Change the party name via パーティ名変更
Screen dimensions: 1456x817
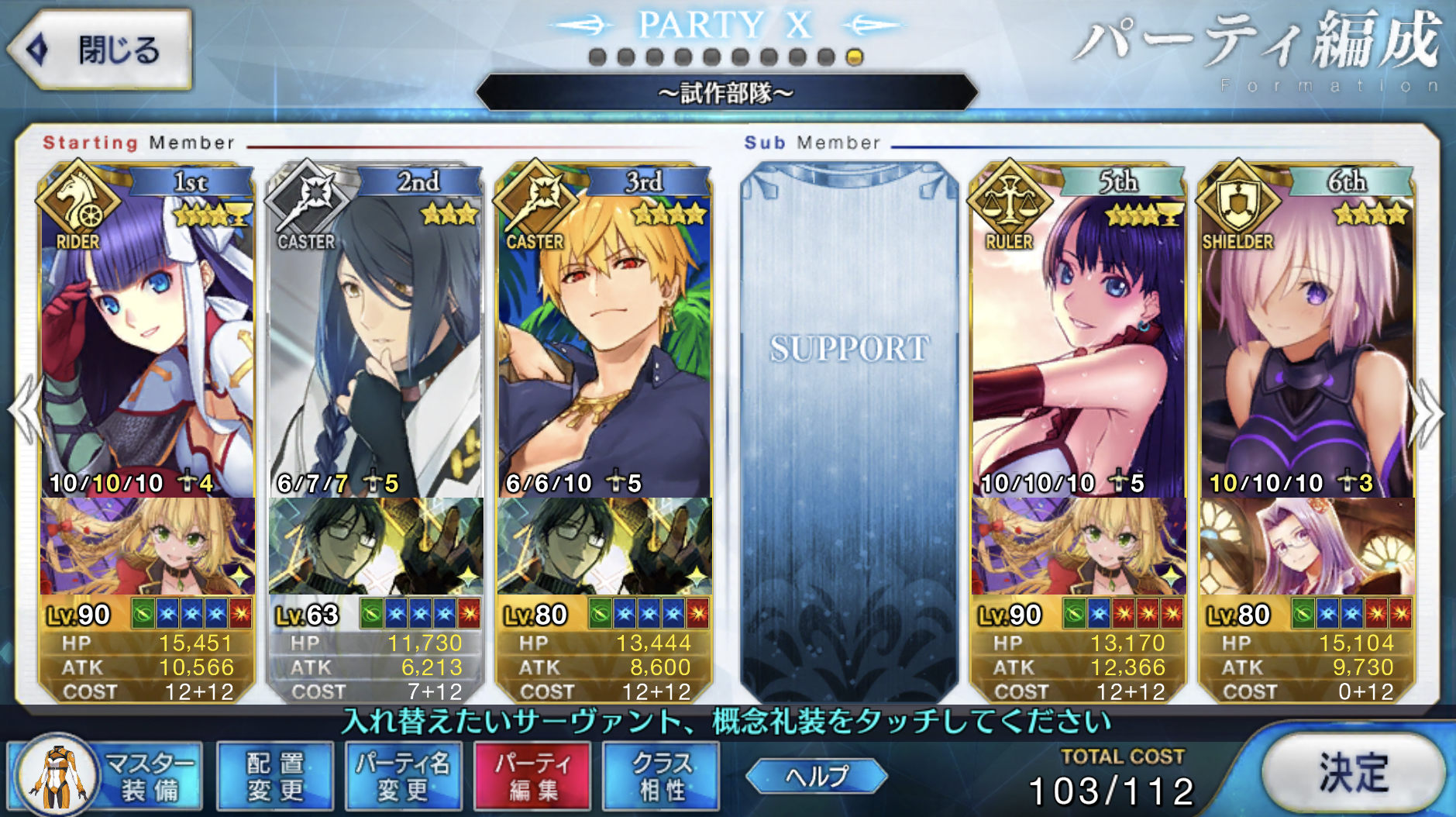point(403,776)
